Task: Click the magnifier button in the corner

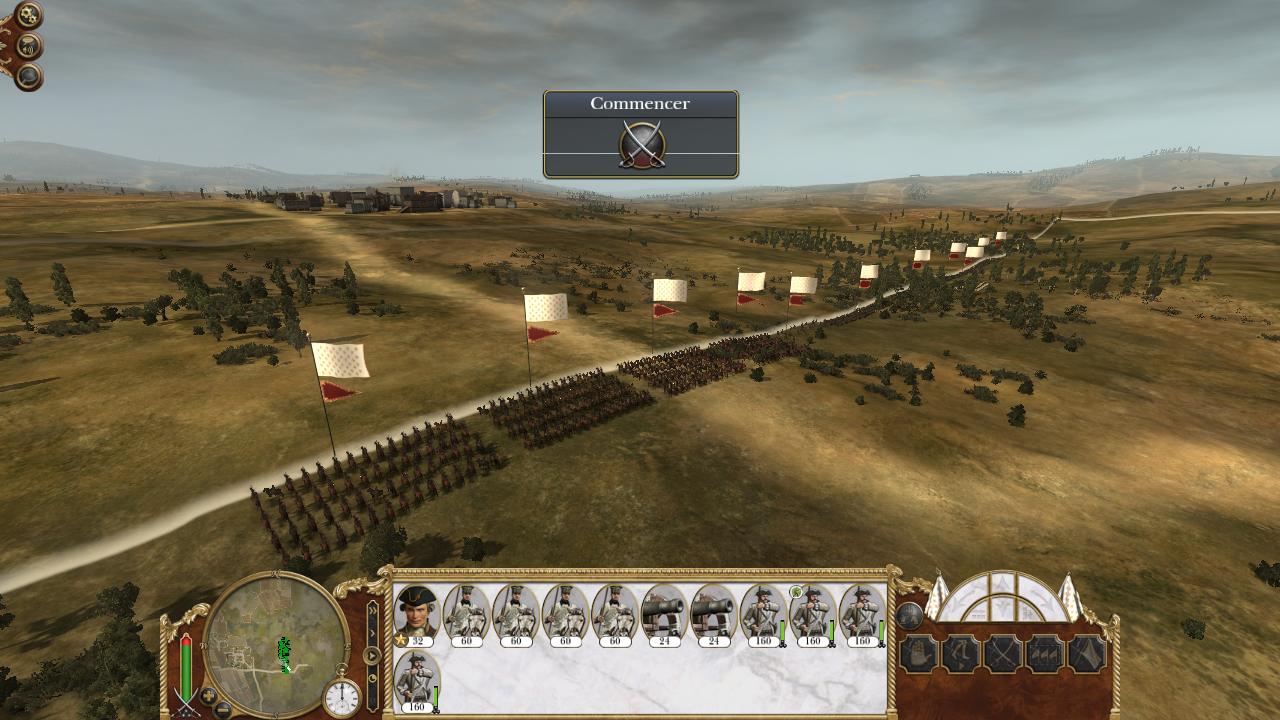Action: pos(29,76)
